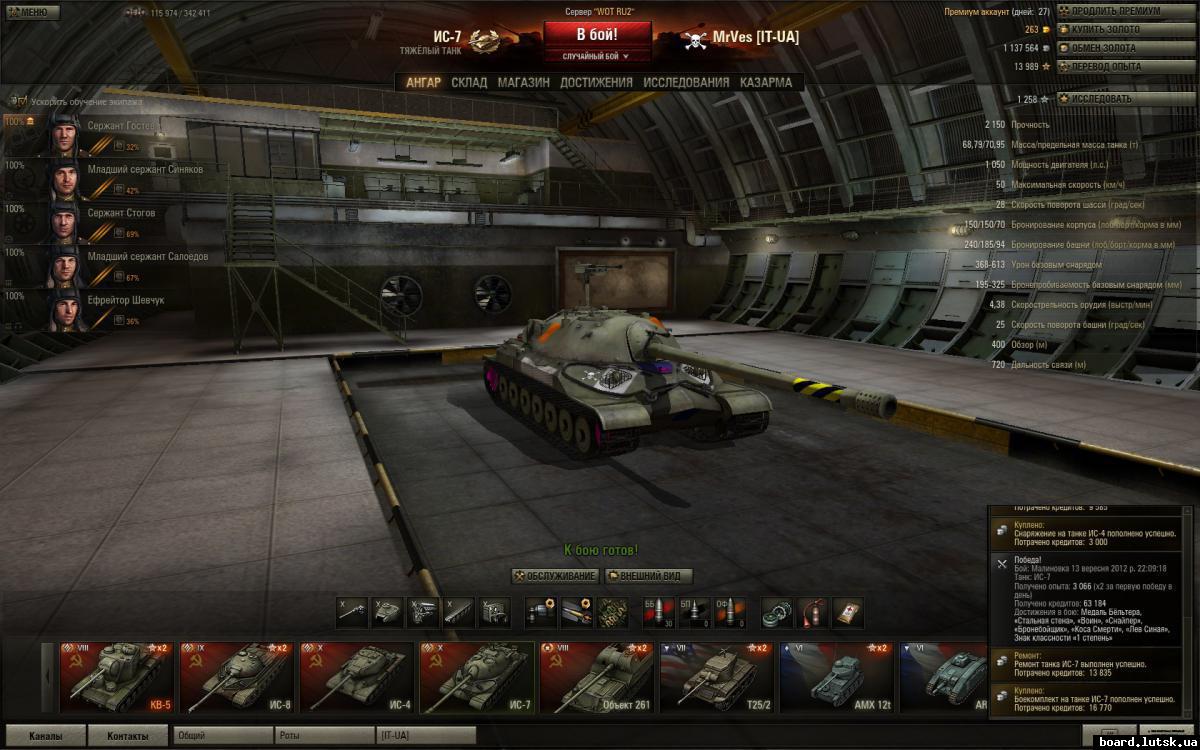The width and height of the screenshot is (1200, 750).
Task: Go to the Исследования tab
Action: (686, 83)
